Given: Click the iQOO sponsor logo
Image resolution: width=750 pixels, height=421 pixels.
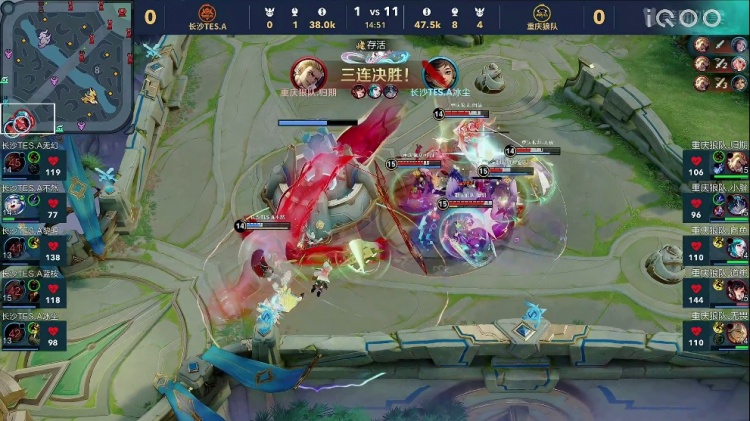Looking at the screenshot, I should coord(683,17).
